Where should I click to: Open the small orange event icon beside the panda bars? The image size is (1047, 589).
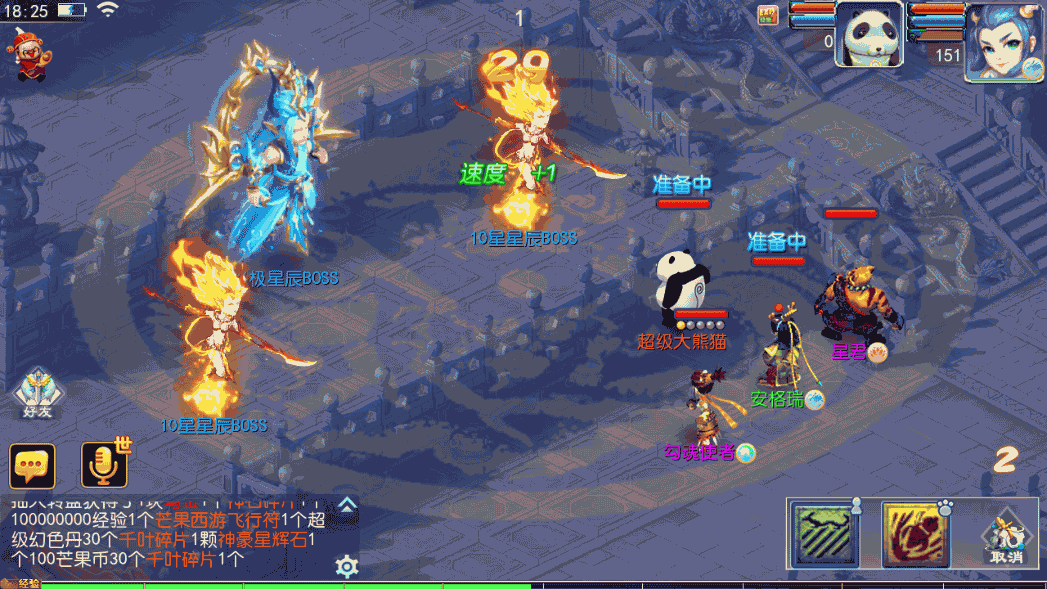[x=768, y=14]
